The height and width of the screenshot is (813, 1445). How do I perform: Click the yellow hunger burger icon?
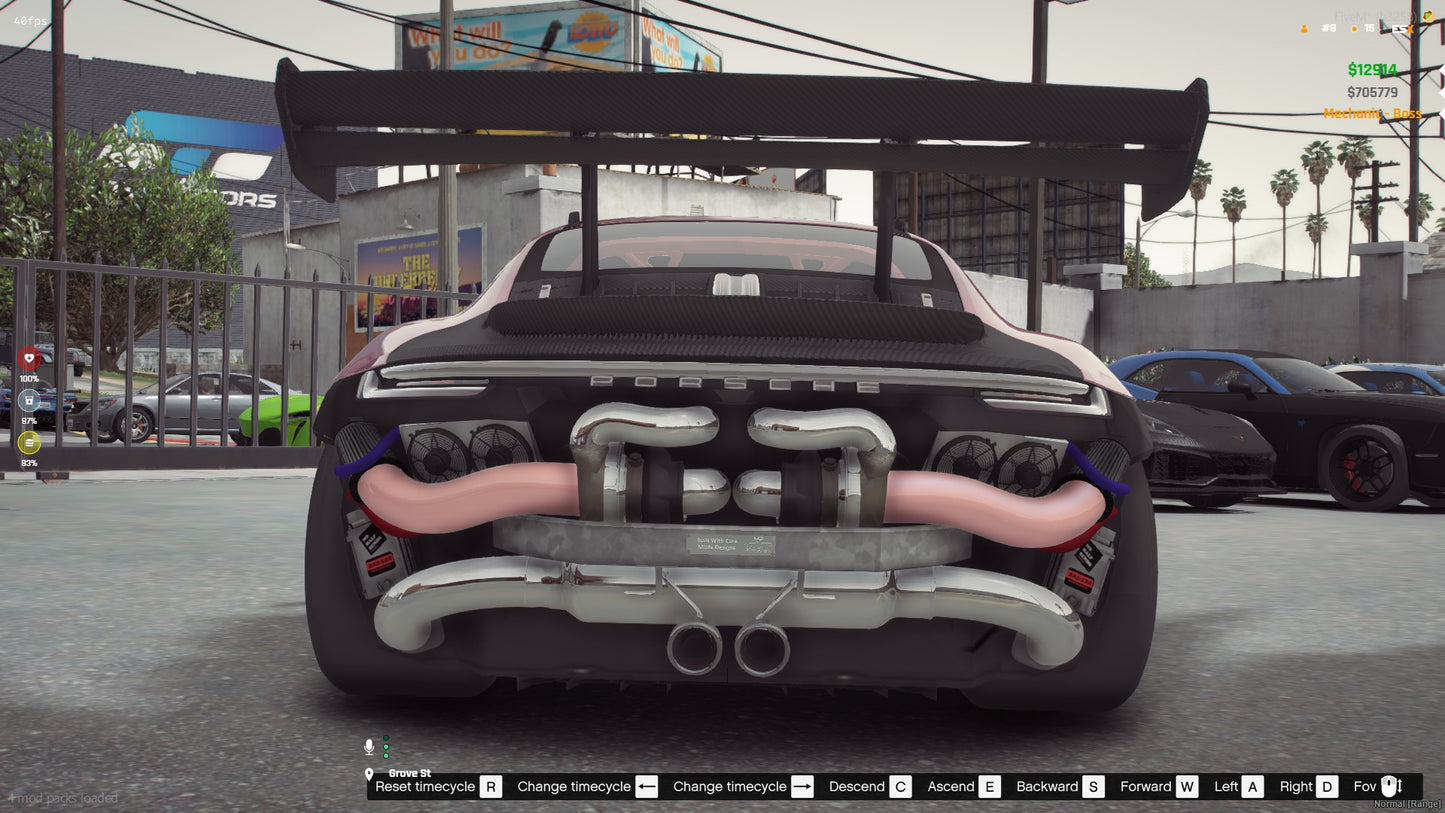coord(29,443)
